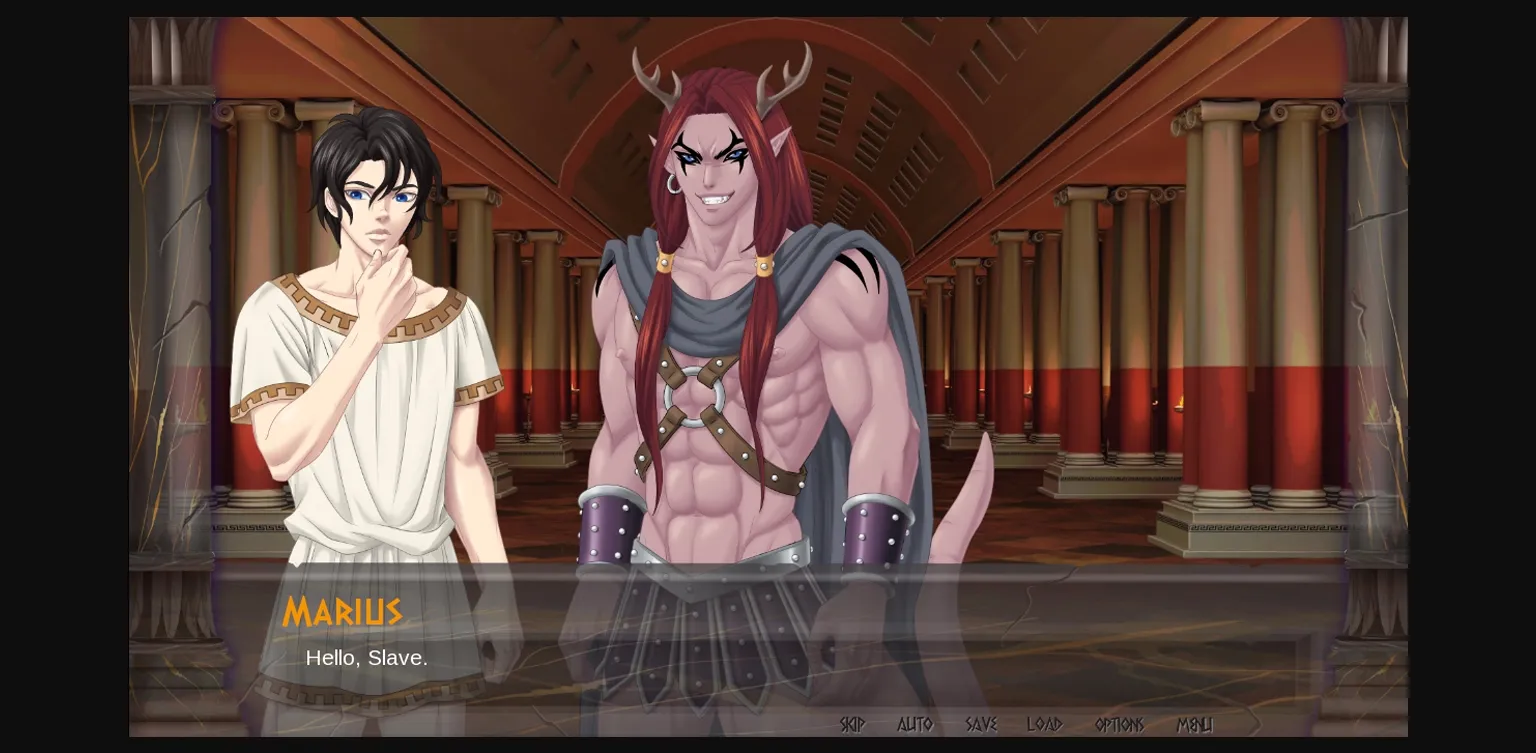The width and height of the screenshot is (1536, 753).
Task: Click the silver hoop earring on the demon
Action: pyautogui.click(x=675, y=185)
